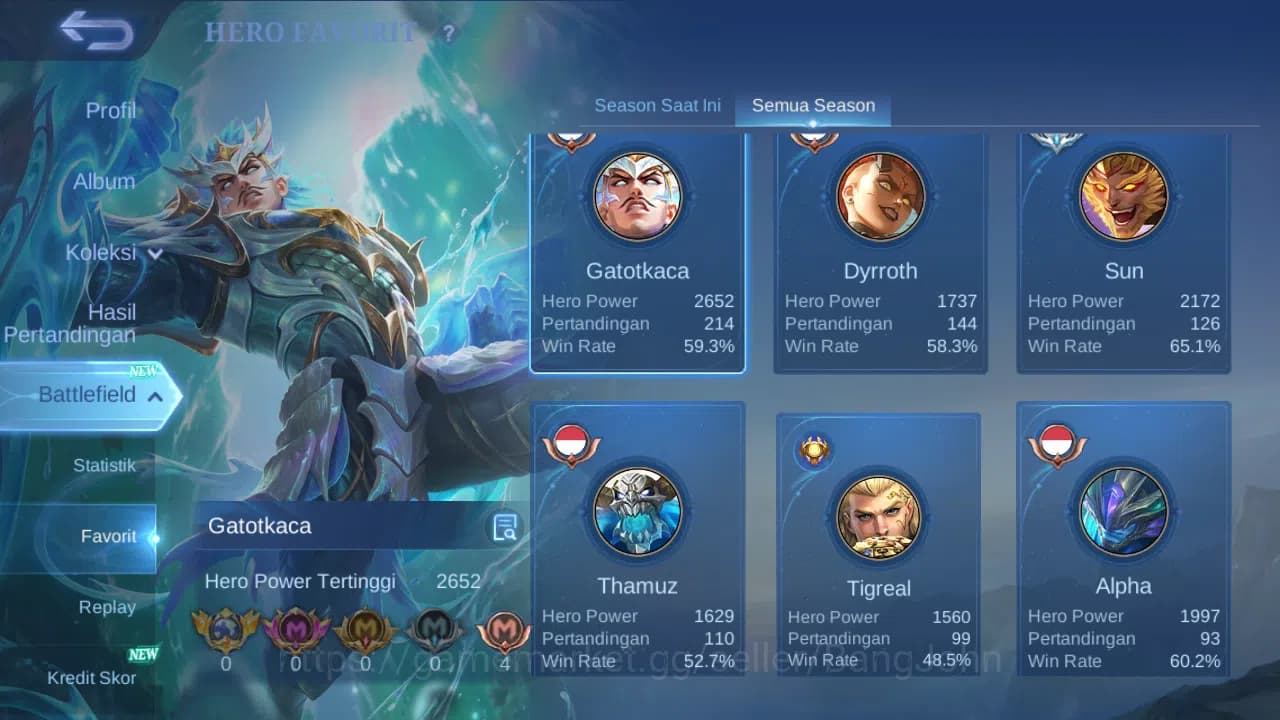Switch to the Season Saat Ini tab
The height and width of the screenshot is (720, 1280).
658,105
